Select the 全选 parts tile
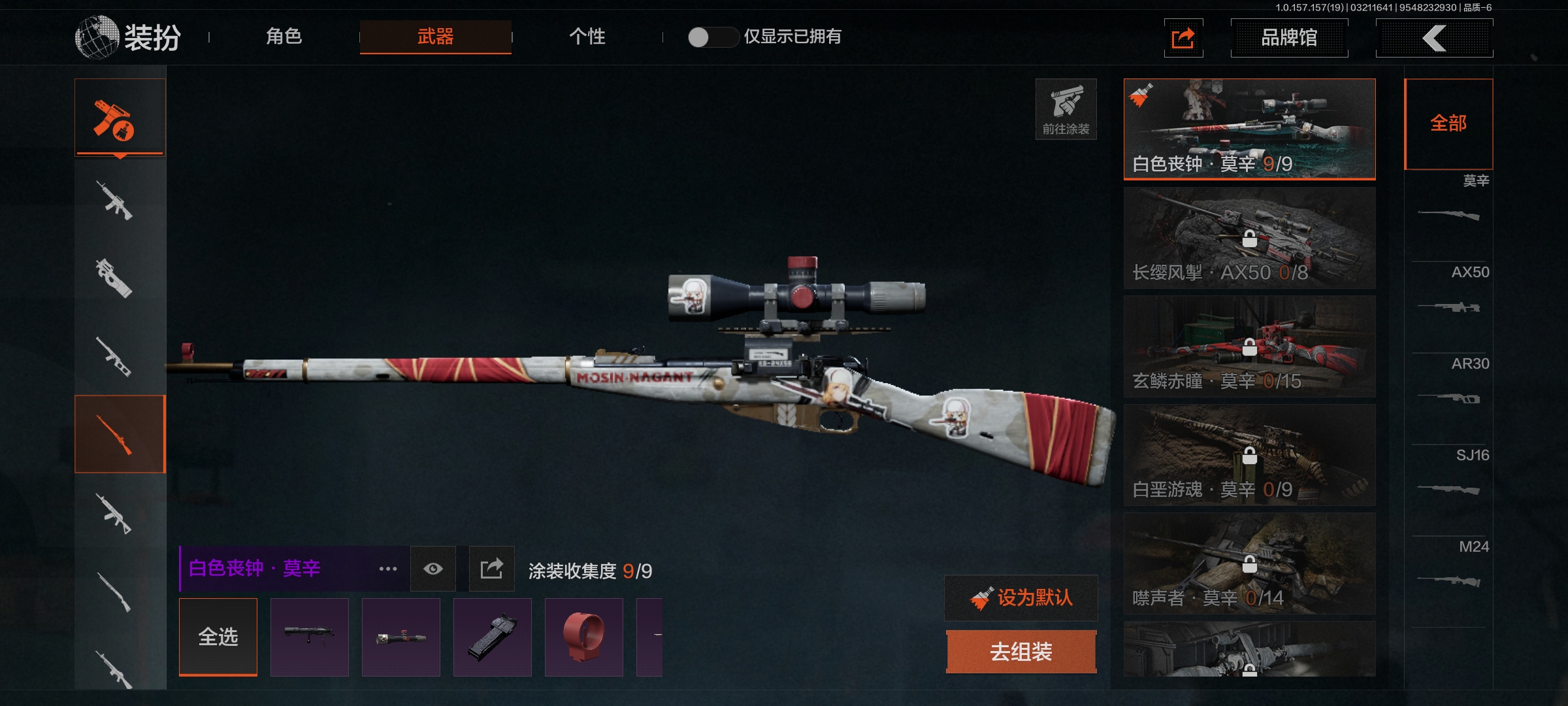This screenshot has height=706, width=1568. 218,637
